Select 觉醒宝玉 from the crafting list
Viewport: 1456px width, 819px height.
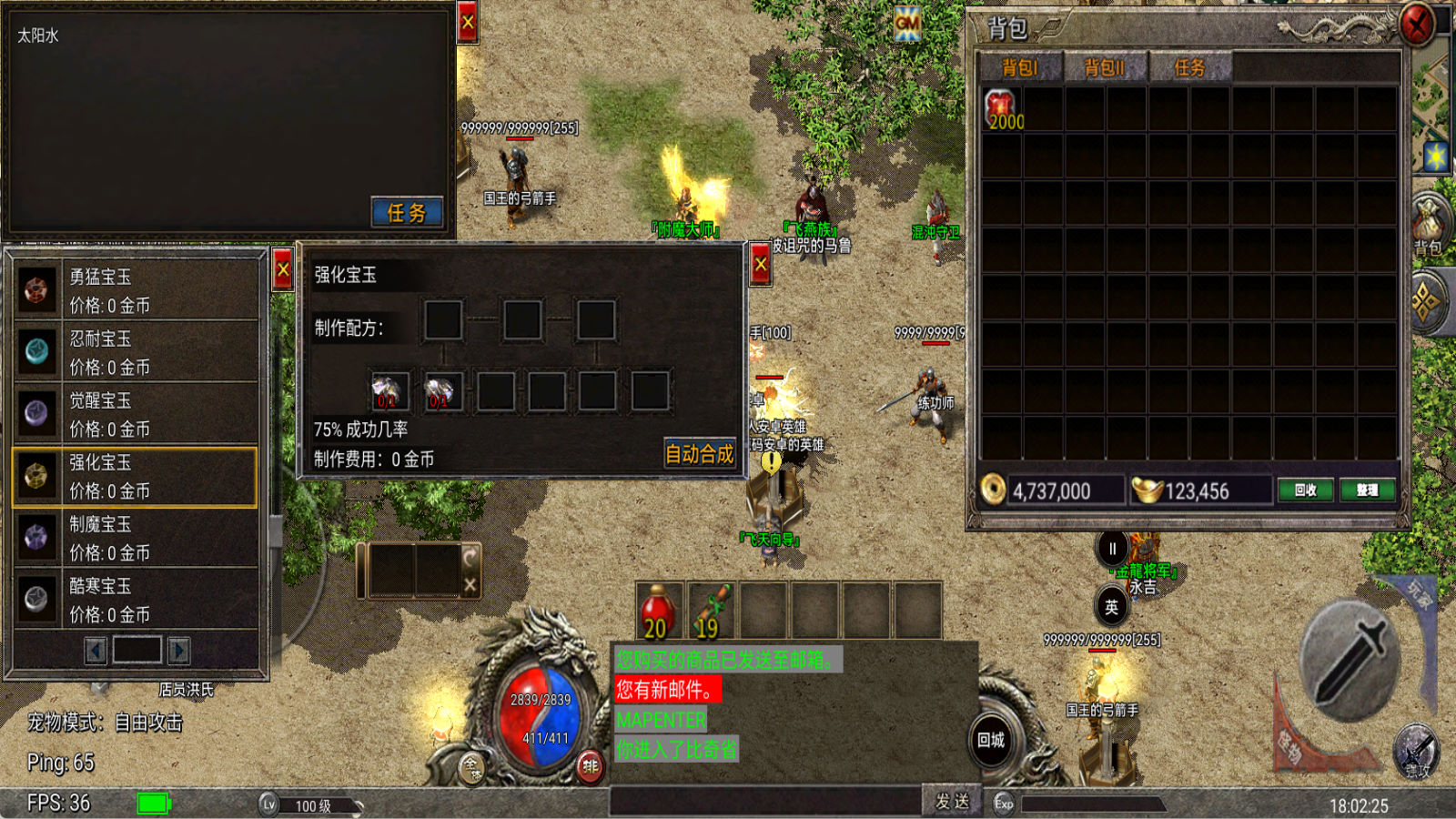tap(136, 414)
